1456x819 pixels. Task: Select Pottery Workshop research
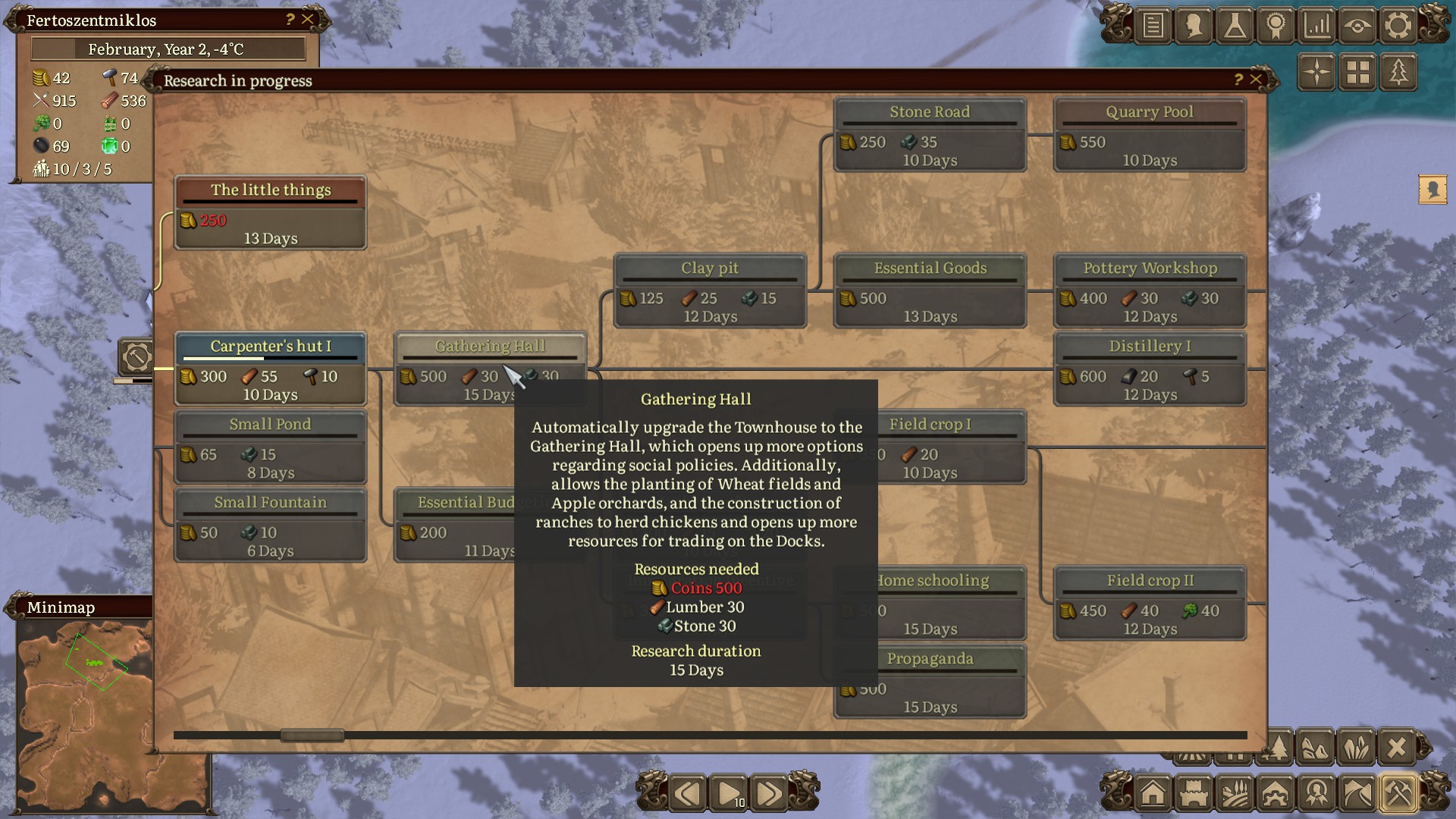pos(1150,291)
